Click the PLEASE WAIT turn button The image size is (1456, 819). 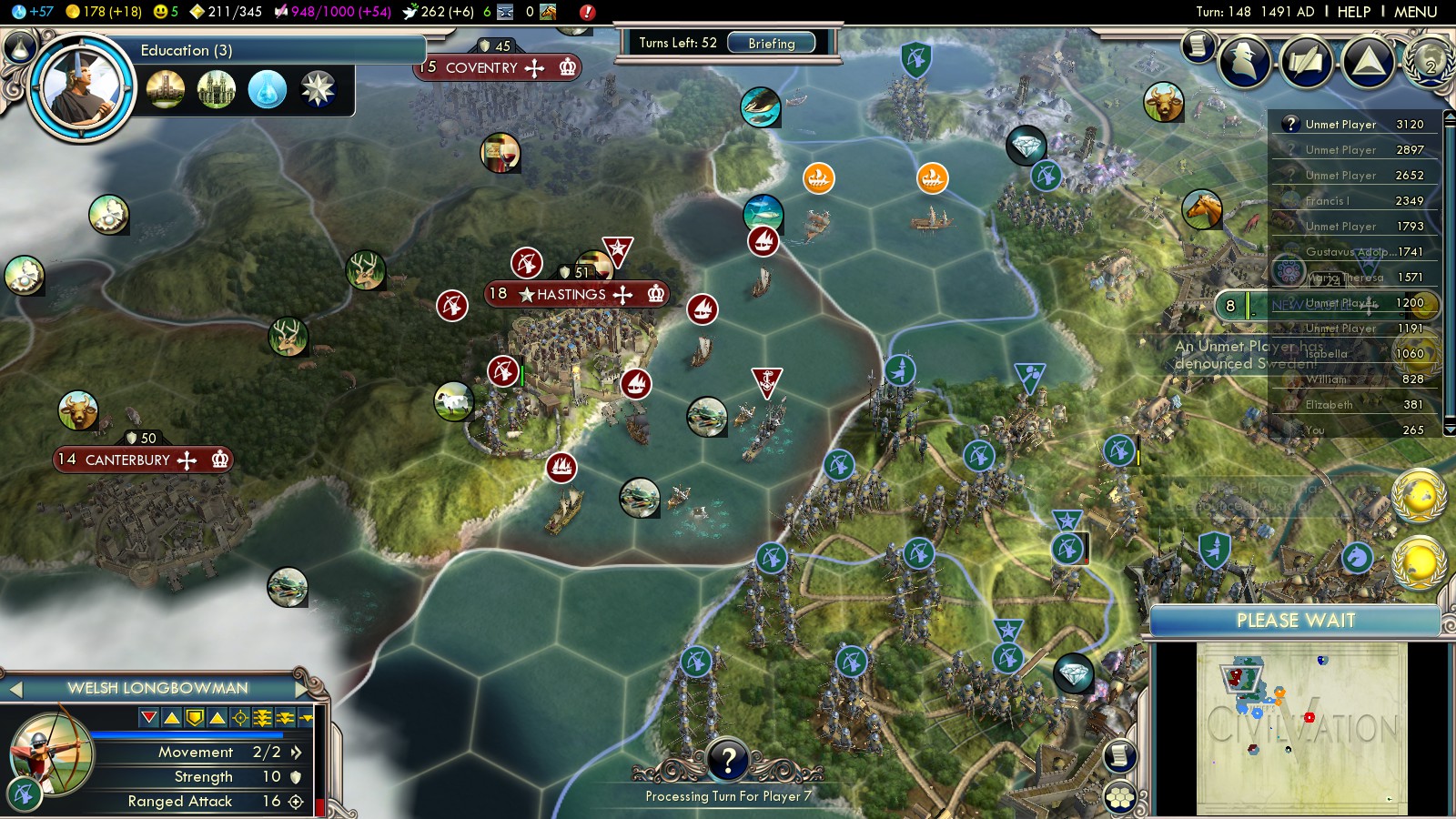click(x=1295, y=621)
